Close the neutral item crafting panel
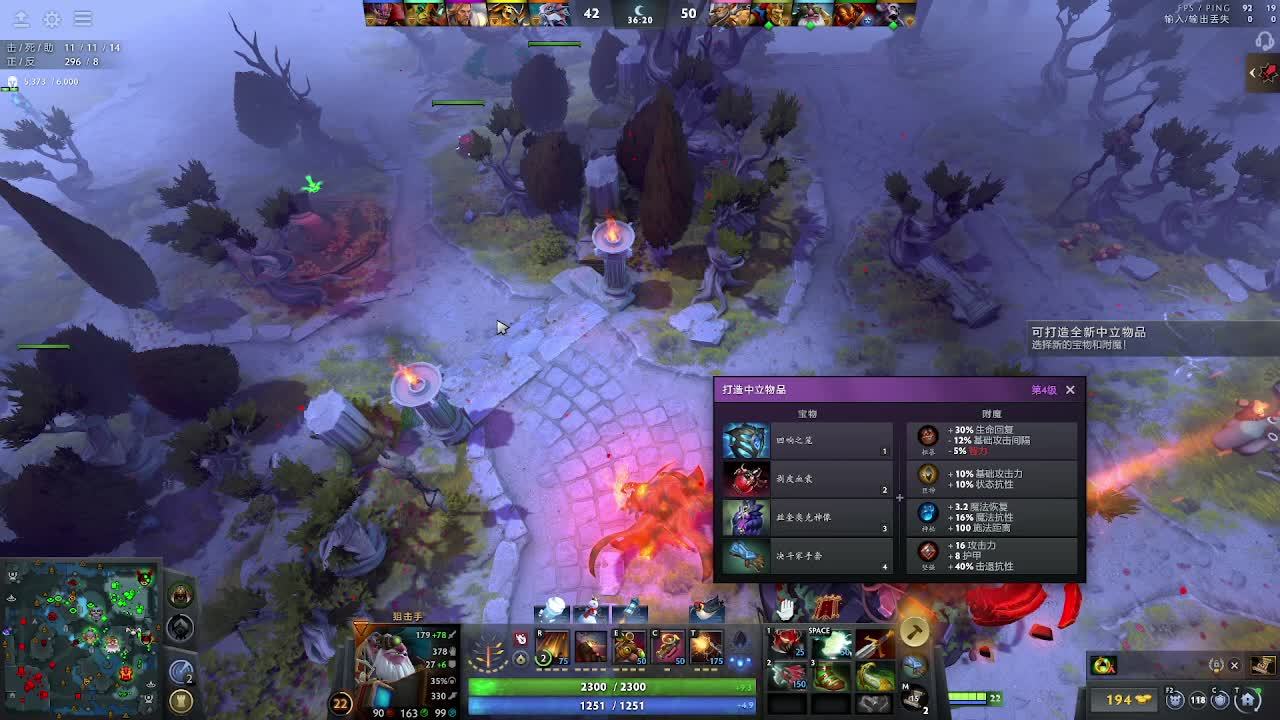Screen dimensions: 1280x720 point(1070,390)
